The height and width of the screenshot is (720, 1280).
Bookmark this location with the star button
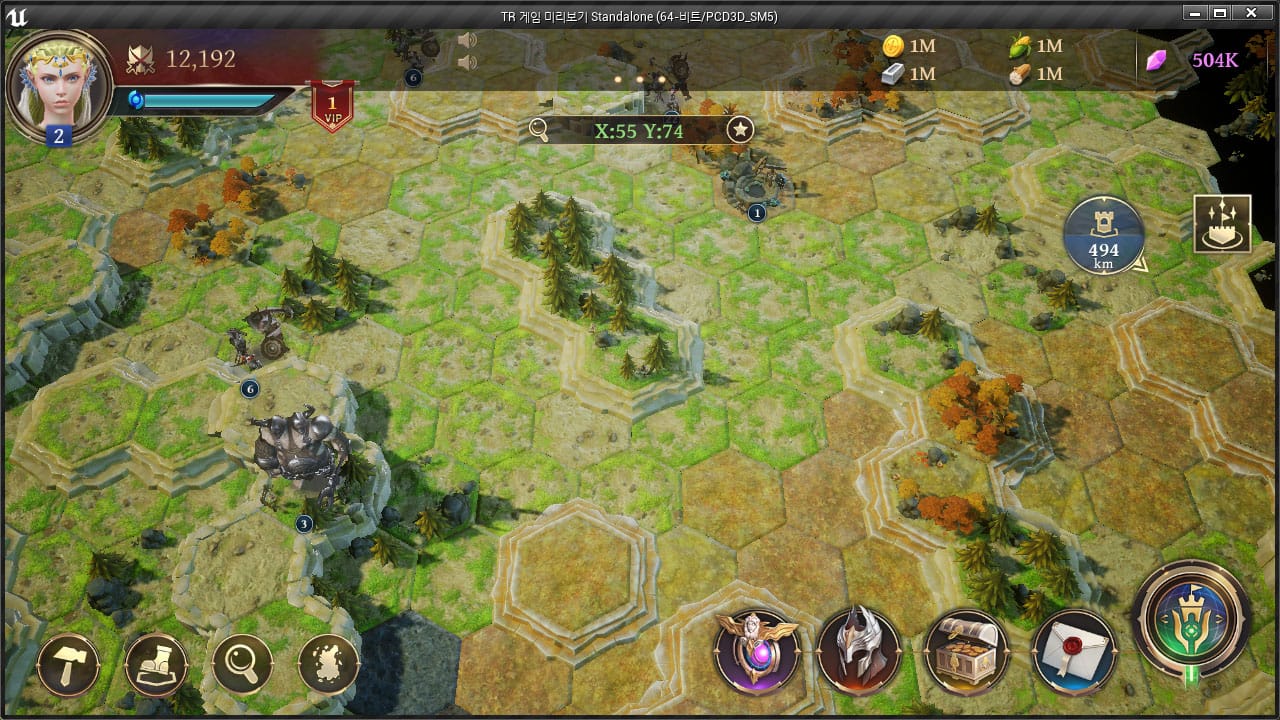(x=740, y=129)
